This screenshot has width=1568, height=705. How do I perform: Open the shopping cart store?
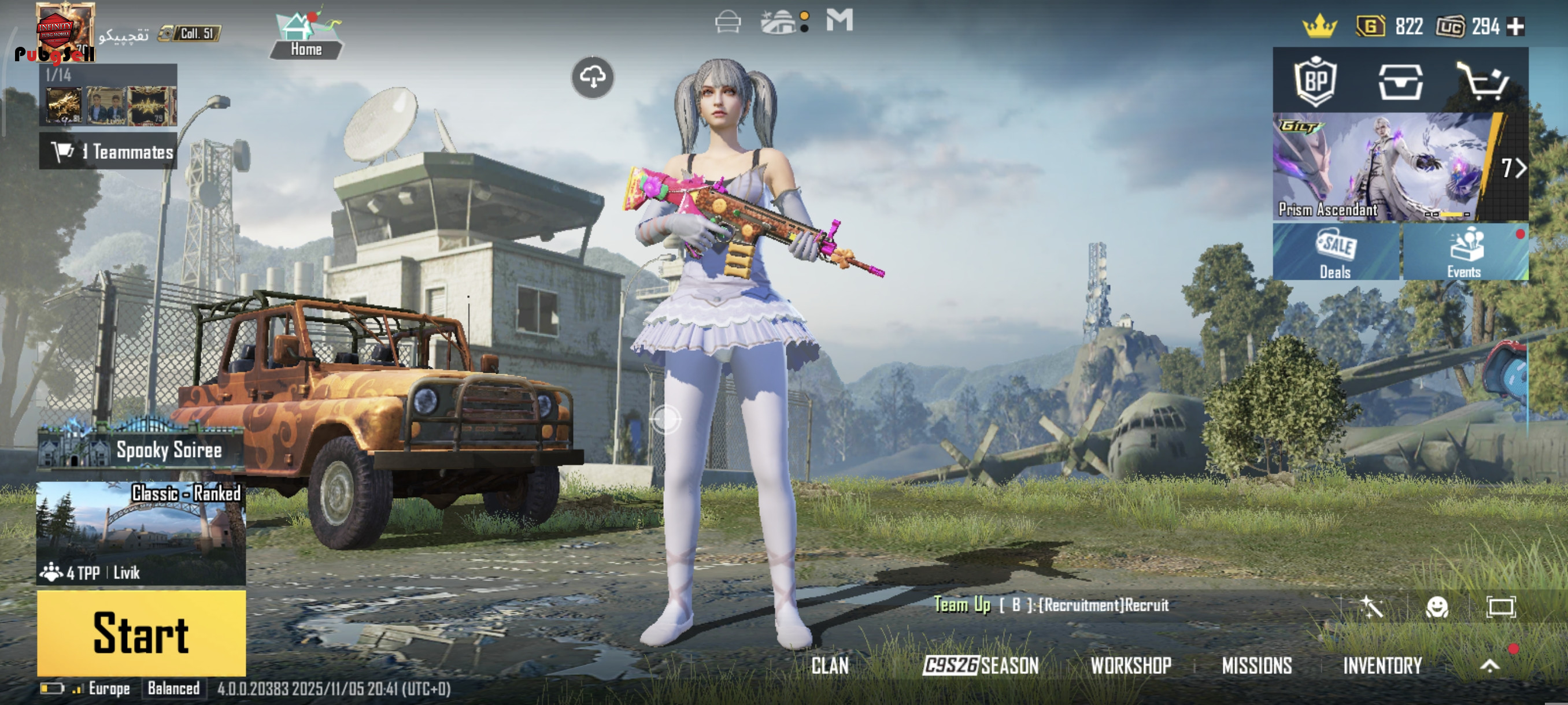[x=1483, y=81]
